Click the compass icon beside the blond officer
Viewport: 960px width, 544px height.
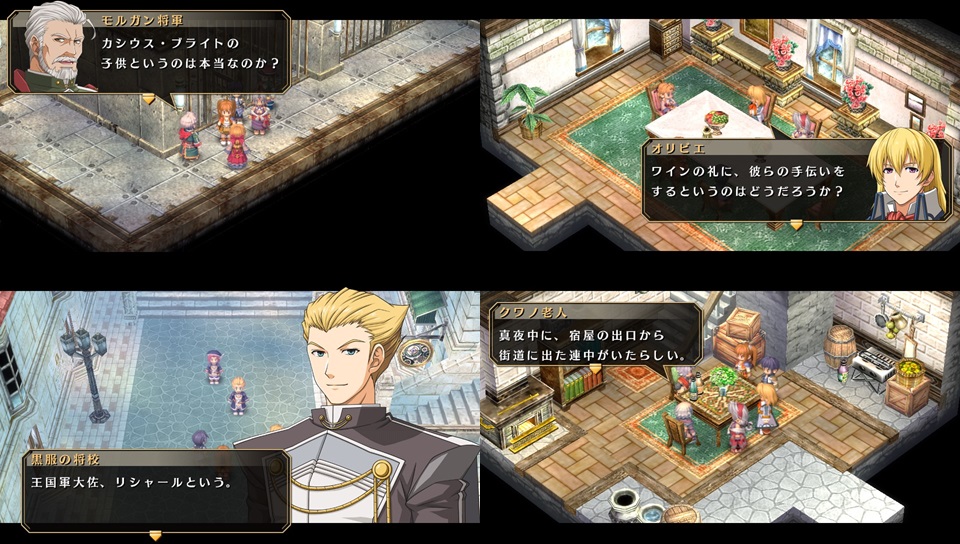click(x=416, y=354)
